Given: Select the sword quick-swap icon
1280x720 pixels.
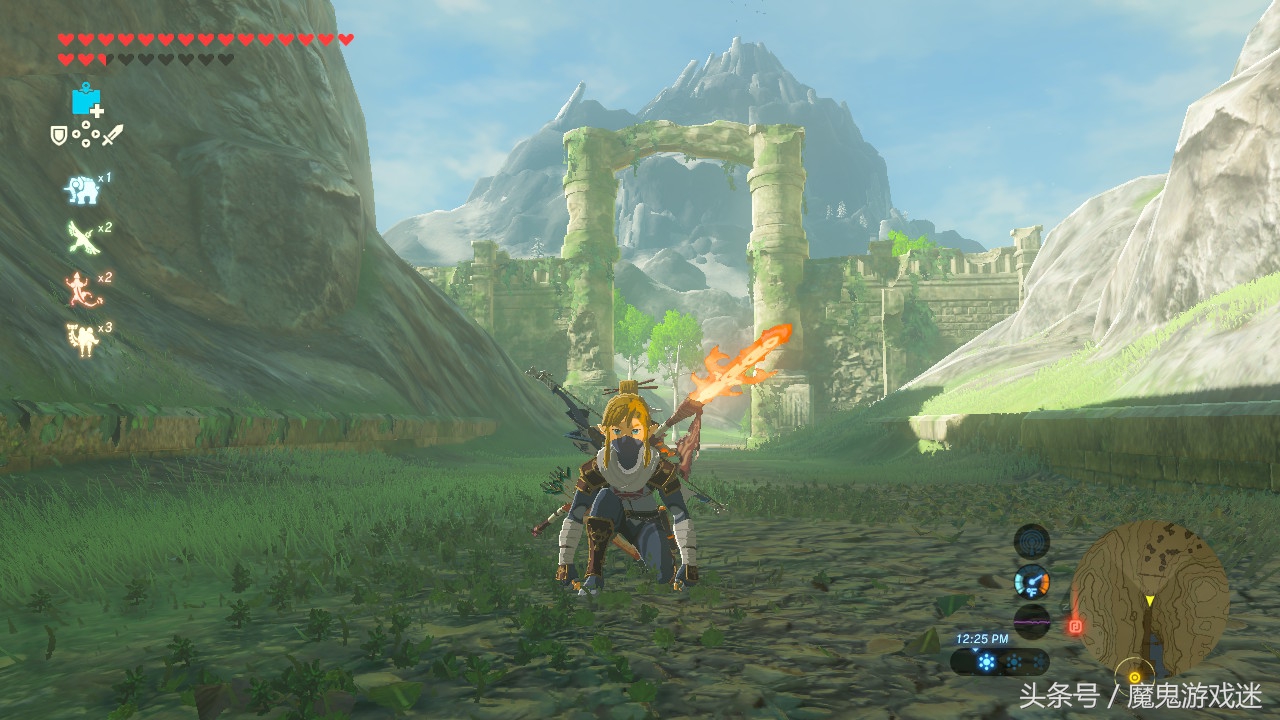Looking at the screenshot, I should click(112, 134).
